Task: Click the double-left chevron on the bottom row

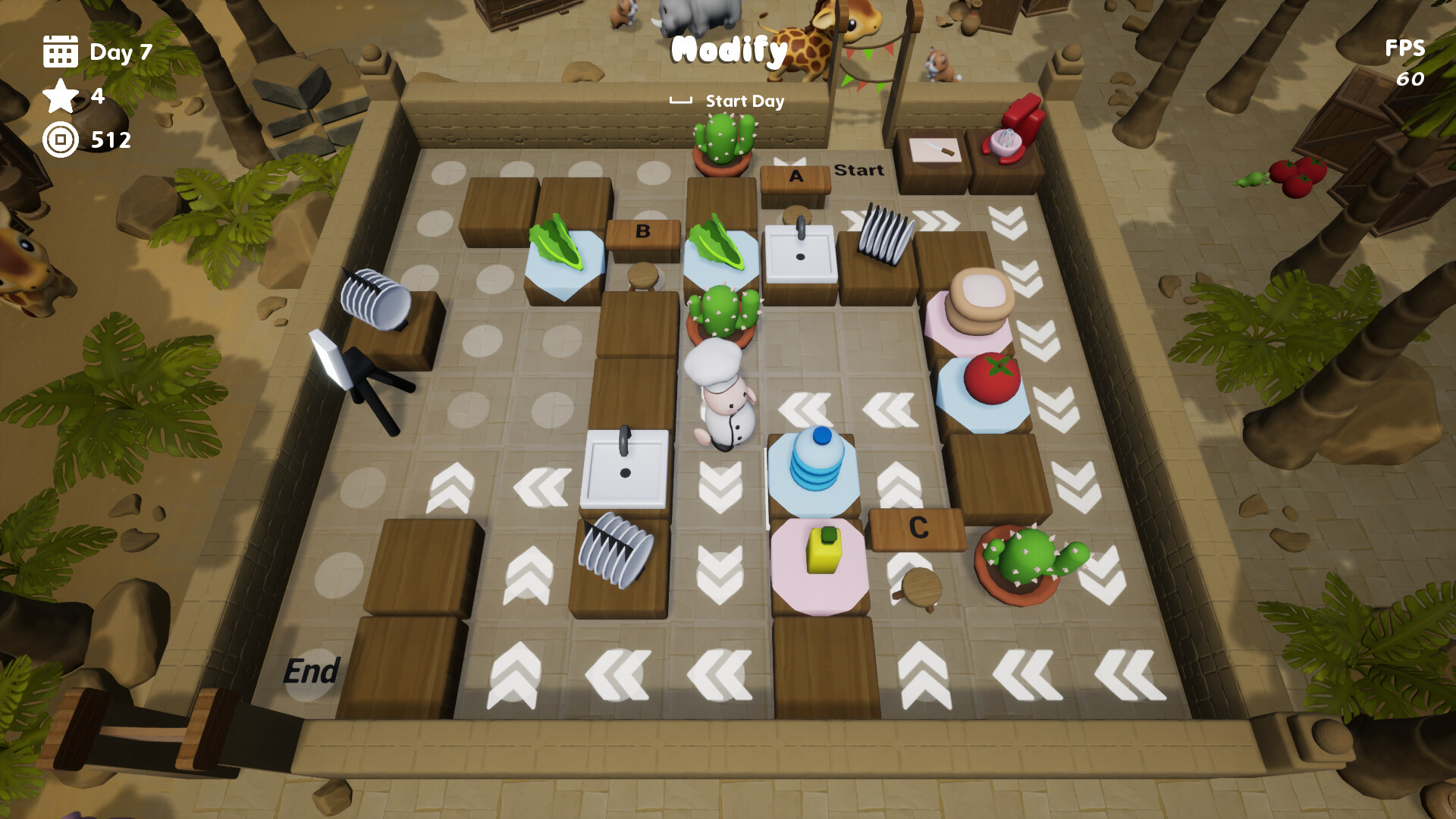Action: pyautogui.click(x=618, y=675)
